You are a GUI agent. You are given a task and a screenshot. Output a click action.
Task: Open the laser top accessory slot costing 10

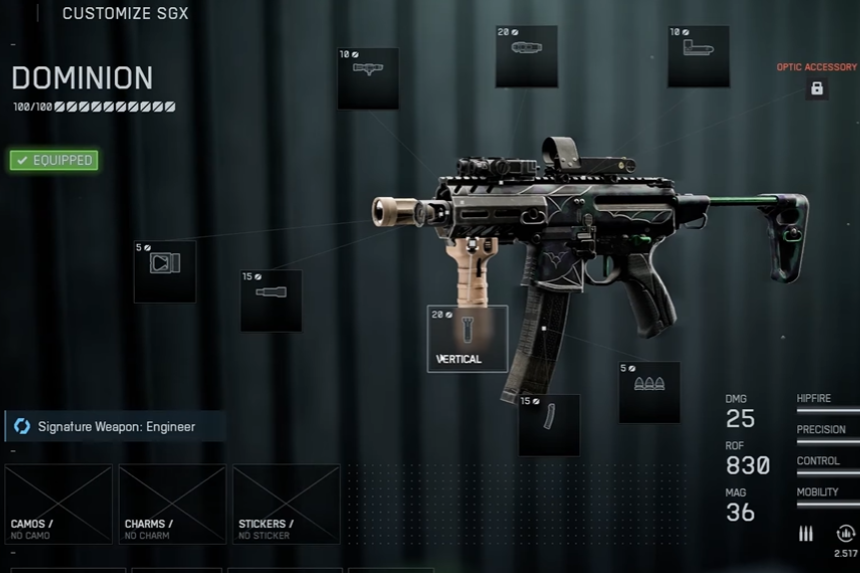(x=368, y=78)
